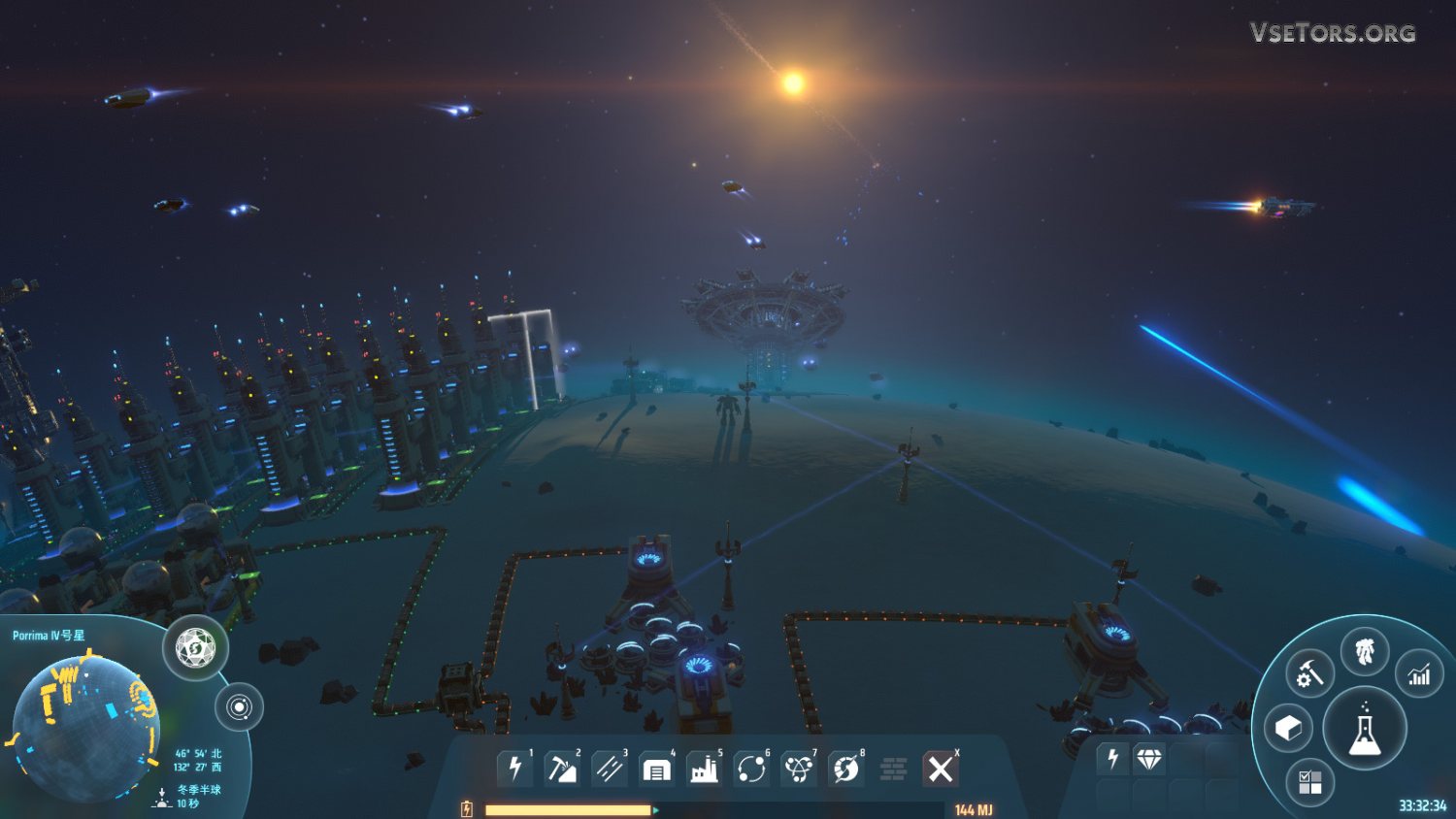Click the Porrima IV planet minimap globe
This screenshot has width=1456, height=819.
tap(85, 728)
